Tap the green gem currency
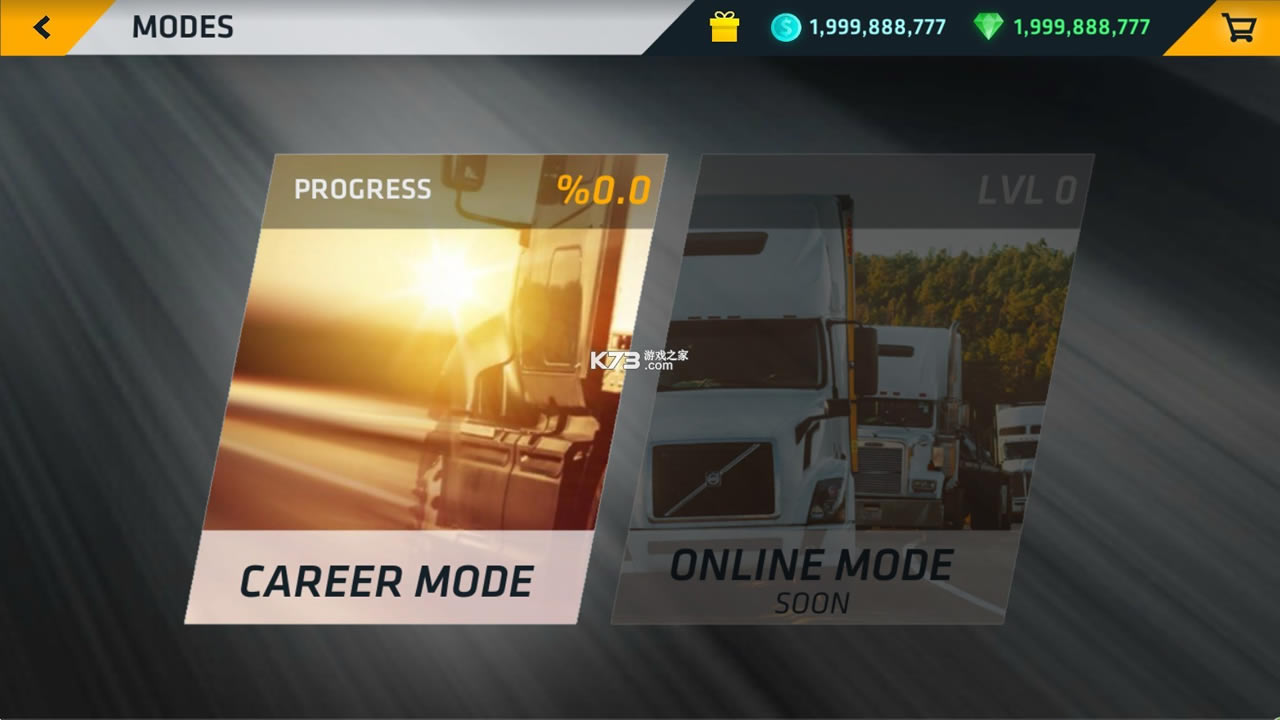Screen dimensions: 1280x720 [x=1062, y=27]
